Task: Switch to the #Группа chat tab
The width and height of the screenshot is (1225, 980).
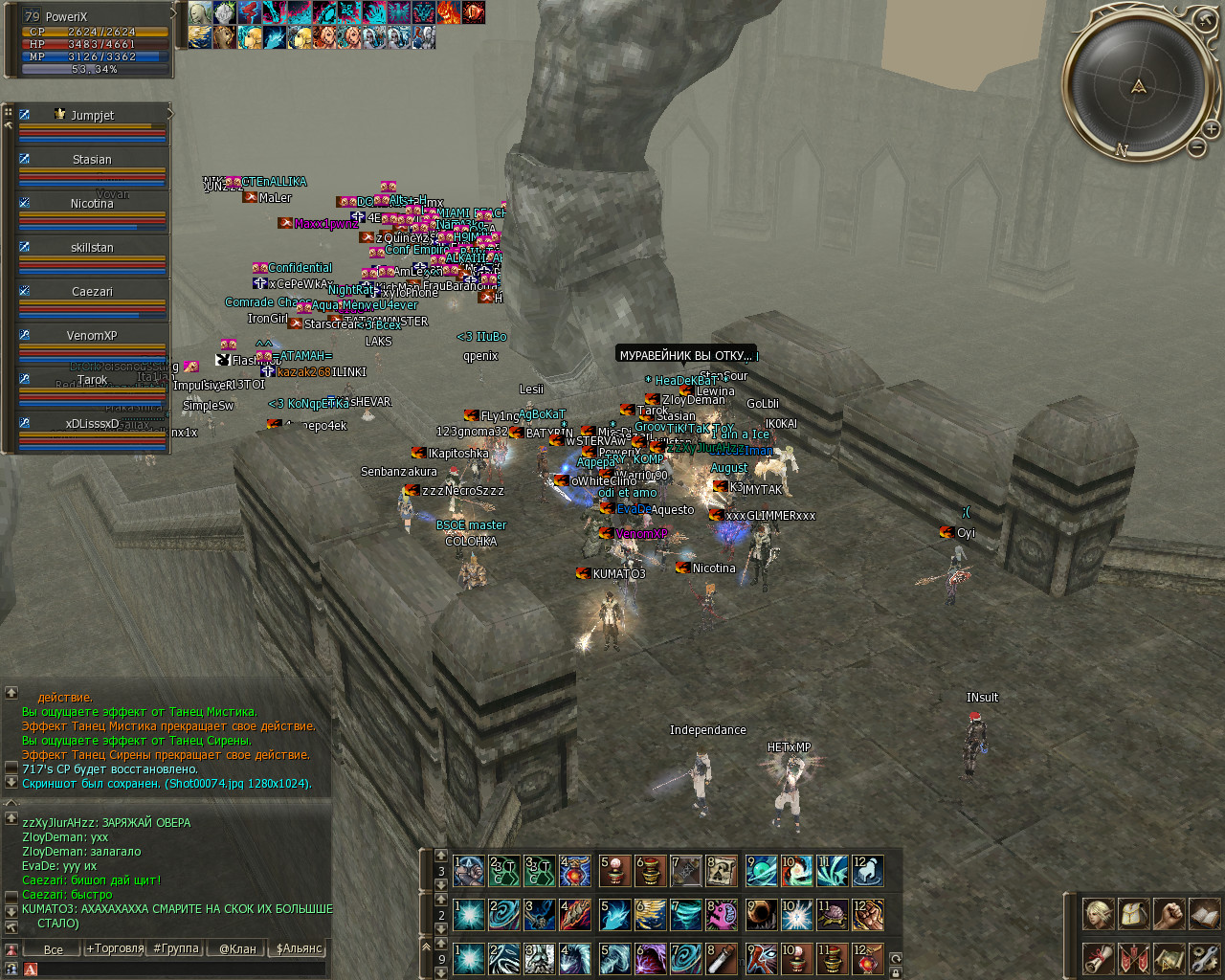Action: coord(176,948)
